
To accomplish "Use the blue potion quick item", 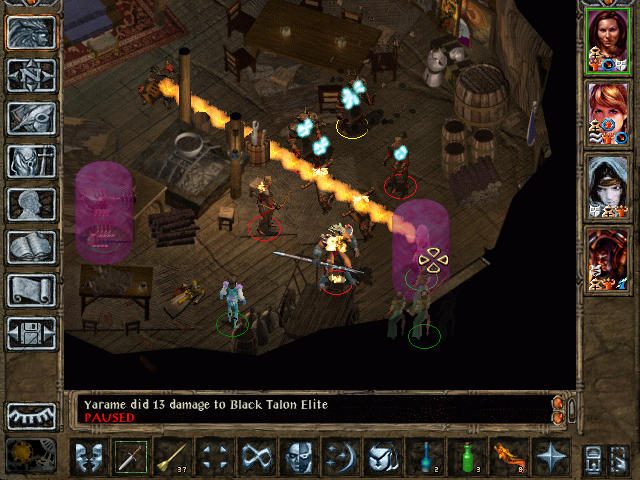I will 426,457.
